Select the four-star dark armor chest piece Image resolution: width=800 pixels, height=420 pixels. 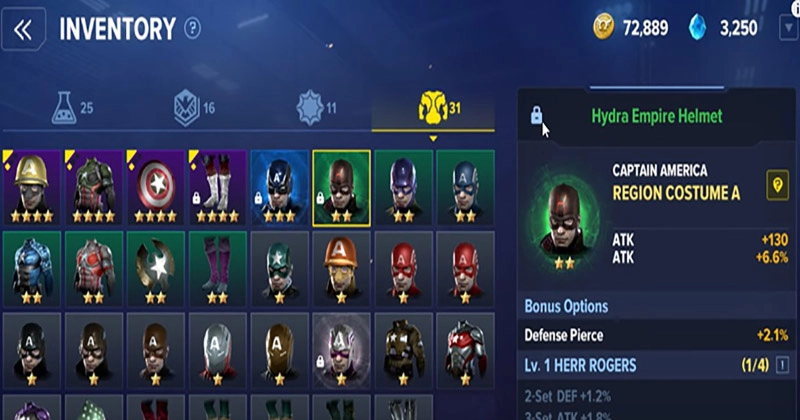[94, 187]
